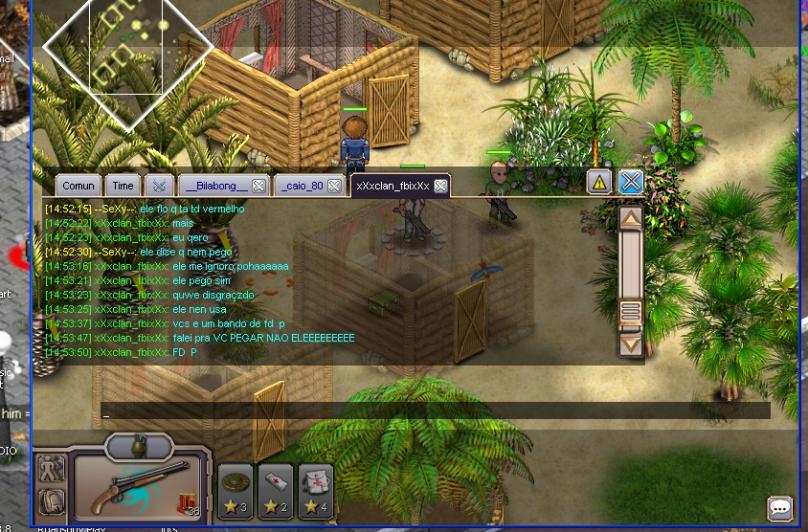Select the crossed swords chat tab

tap(159, 186)
